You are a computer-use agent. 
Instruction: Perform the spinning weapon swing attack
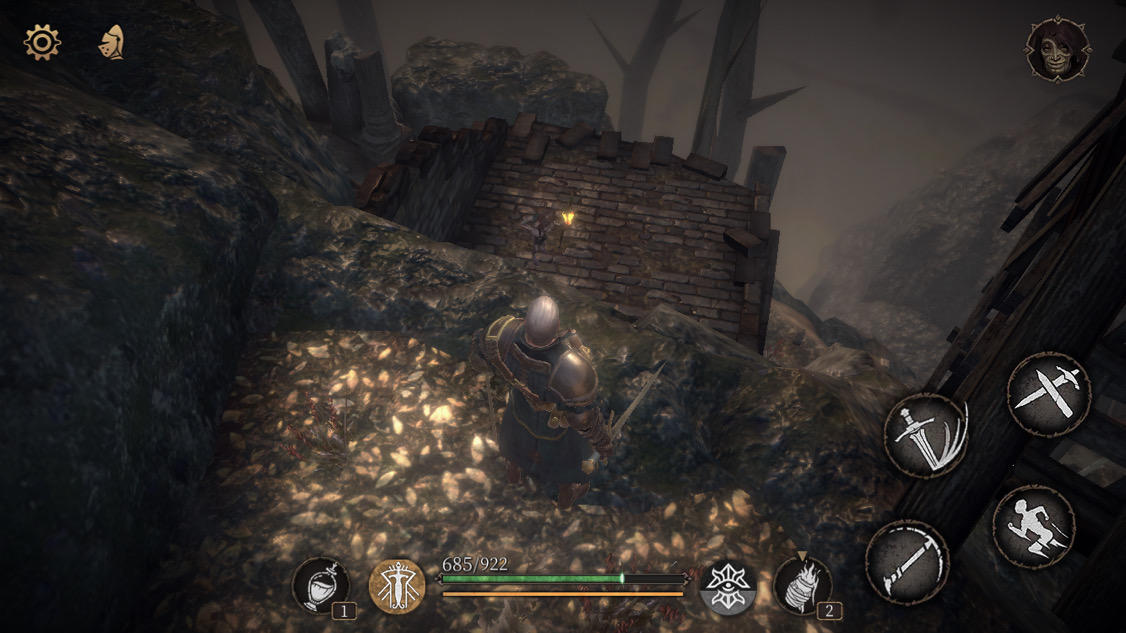point(906,561)
